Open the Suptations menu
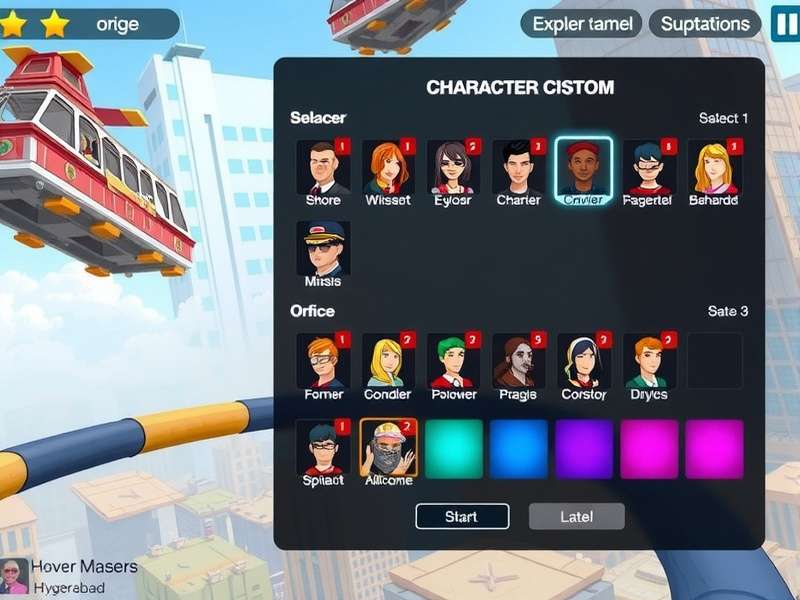The height and width of the screenshot is (600, 800). click(705, 24)
